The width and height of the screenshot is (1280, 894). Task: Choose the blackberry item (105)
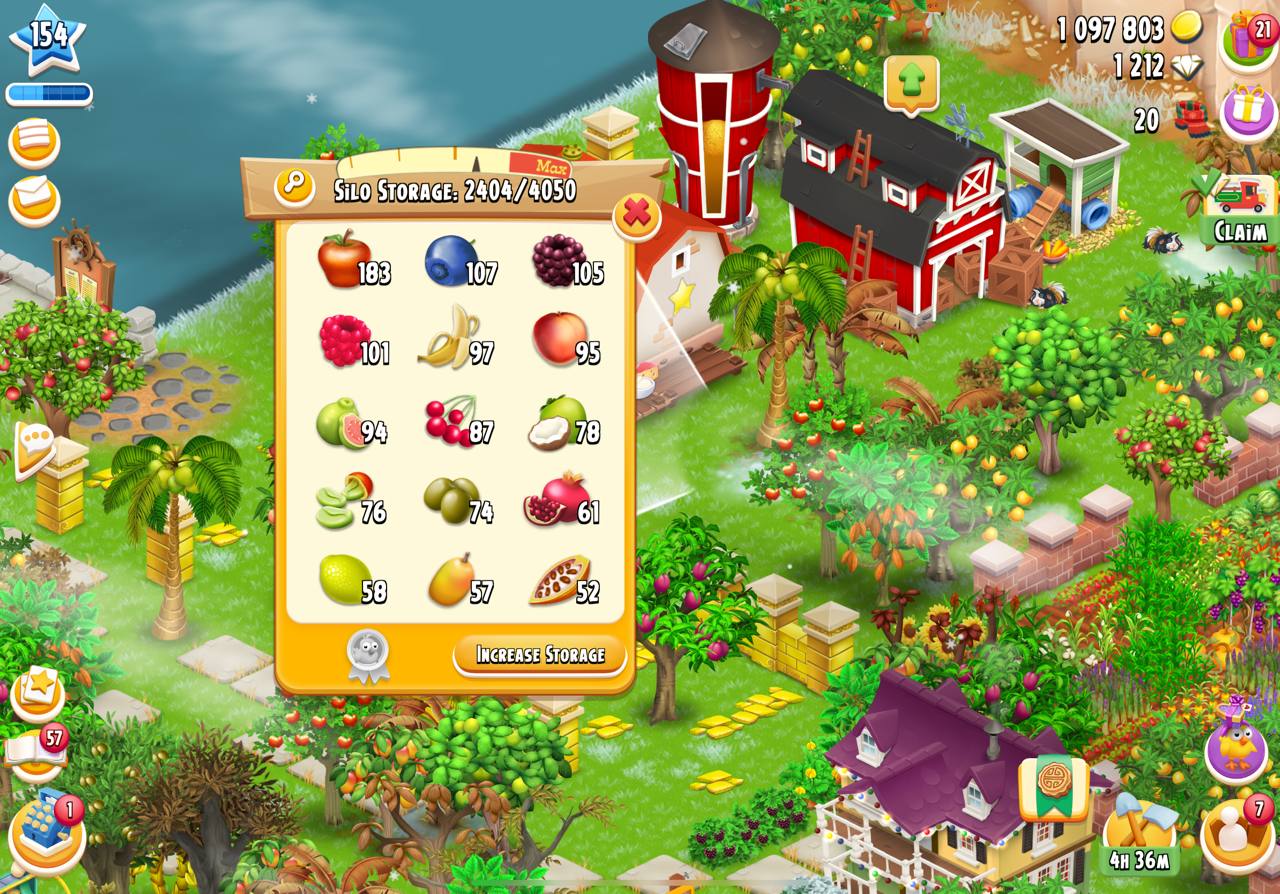click(x=558, y=260)
